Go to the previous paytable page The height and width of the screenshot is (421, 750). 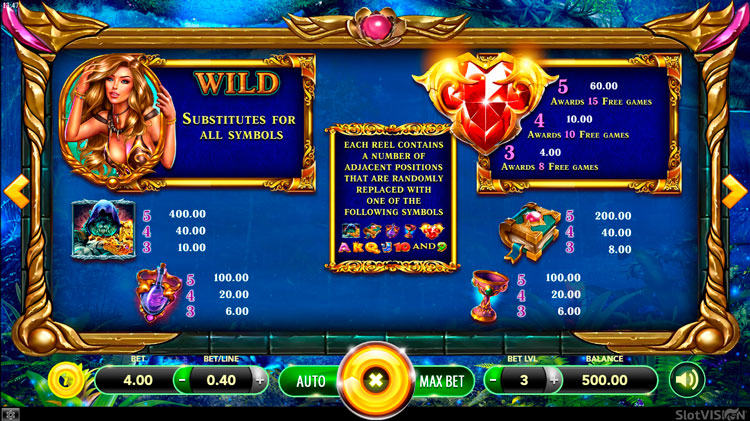(15, 190)
